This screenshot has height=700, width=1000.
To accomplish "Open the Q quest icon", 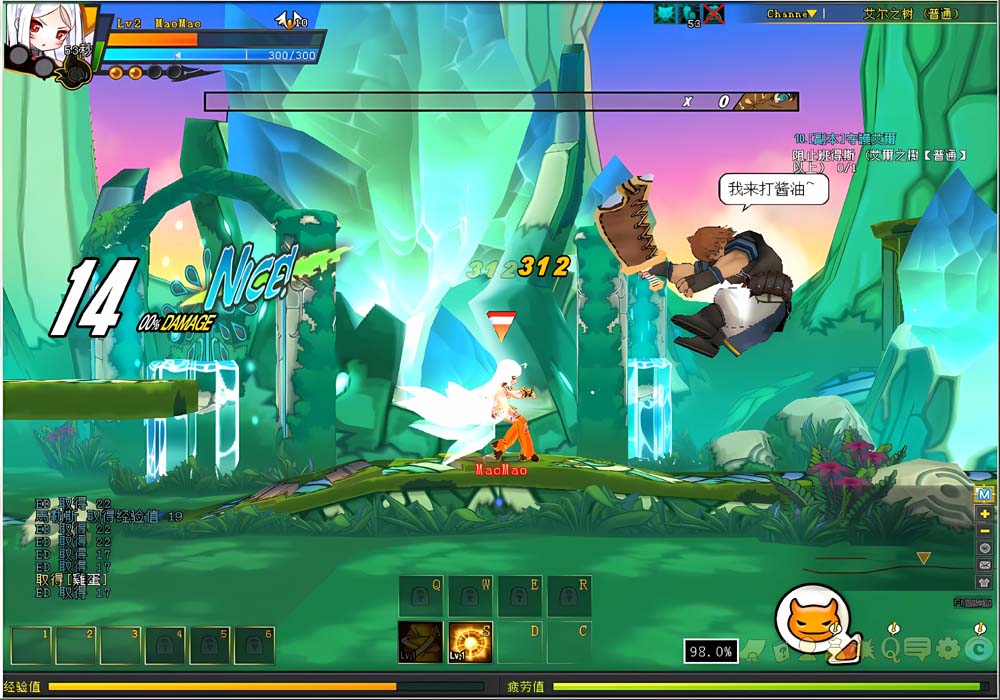I will coord(890,649).
